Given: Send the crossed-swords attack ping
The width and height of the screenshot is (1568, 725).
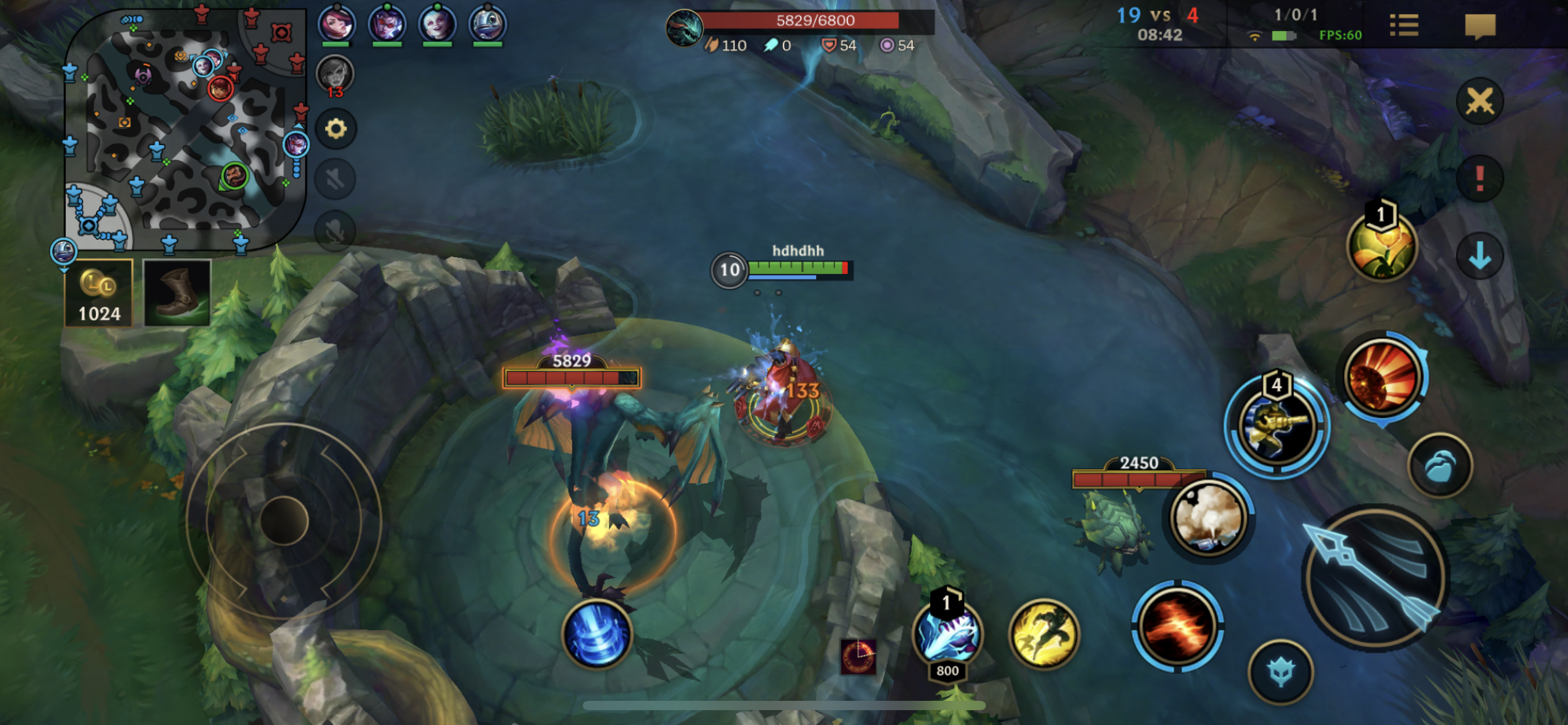Looking at the screenshot, I should [1479, 101].
